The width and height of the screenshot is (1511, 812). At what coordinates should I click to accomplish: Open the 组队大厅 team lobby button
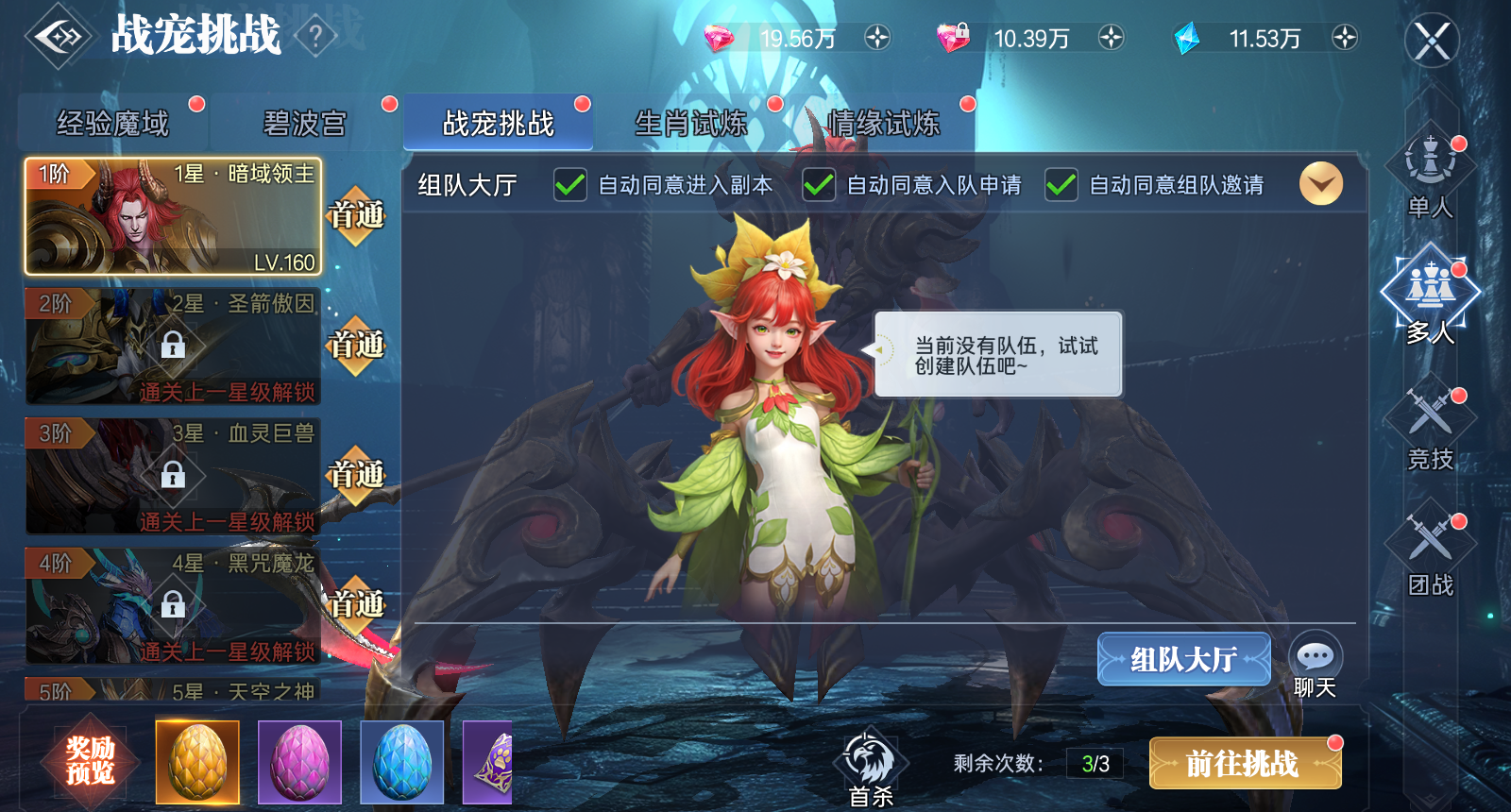(x=1183, y=659)
